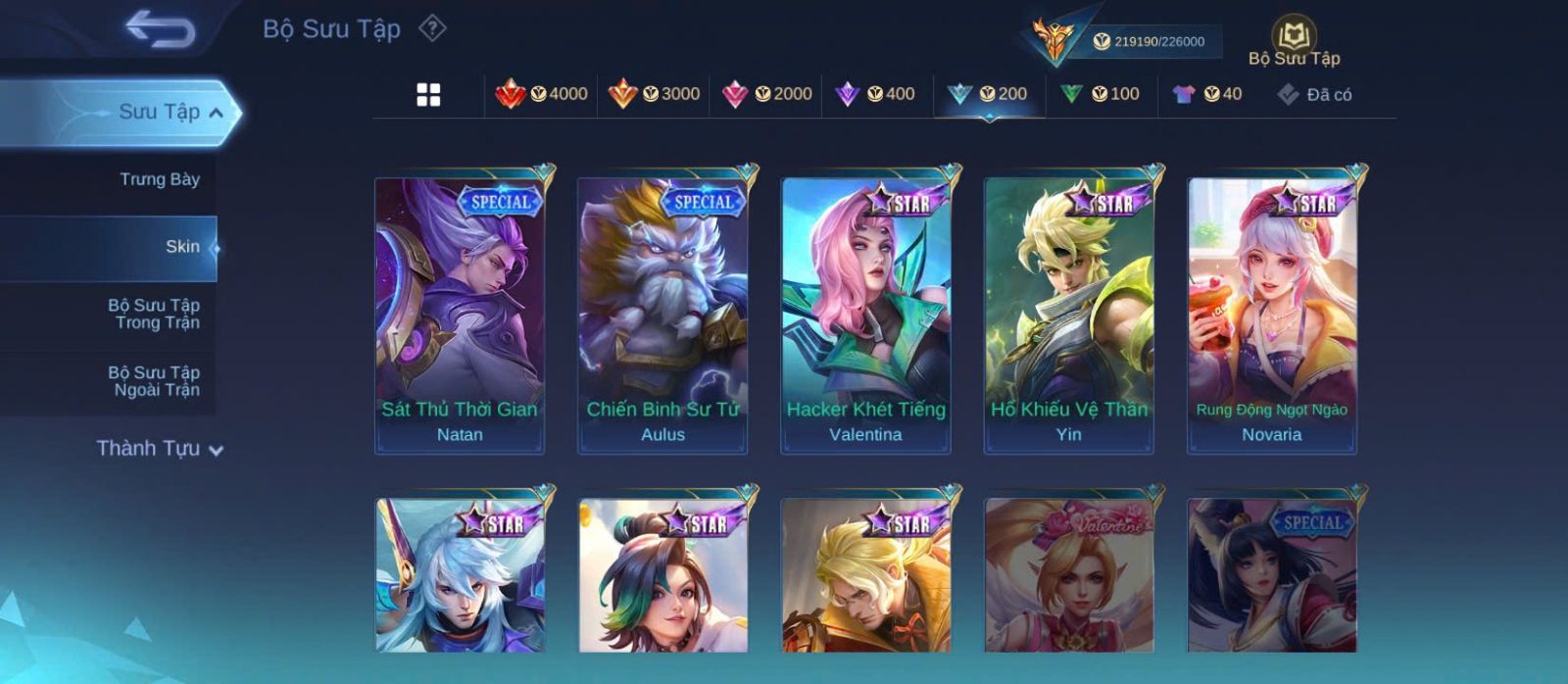
Task: Show all skins with grid filter
Action: [428, 95]
